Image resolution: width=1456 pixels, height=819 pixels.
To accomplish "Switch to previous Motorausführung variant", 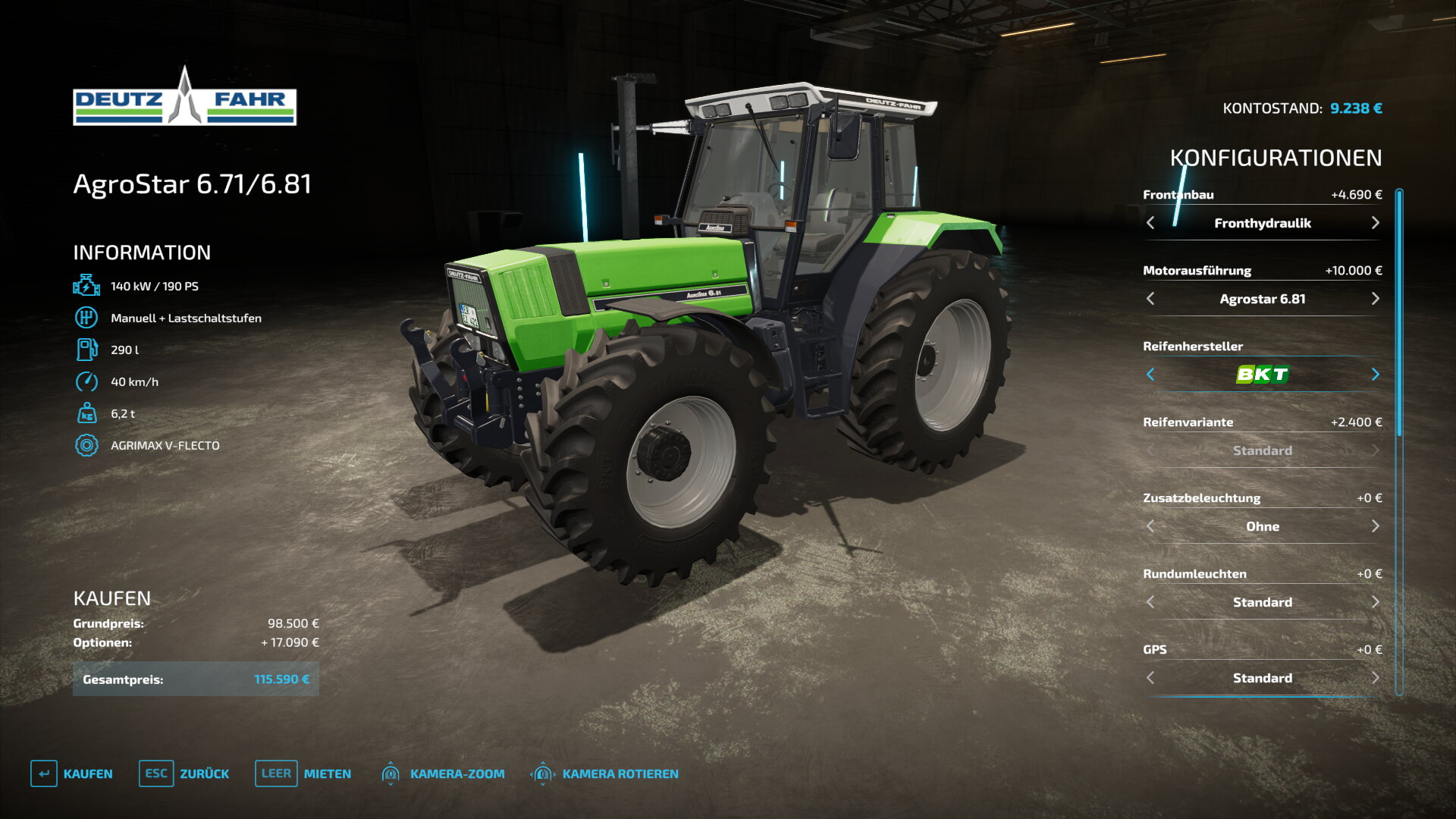I will [1150, 299].
